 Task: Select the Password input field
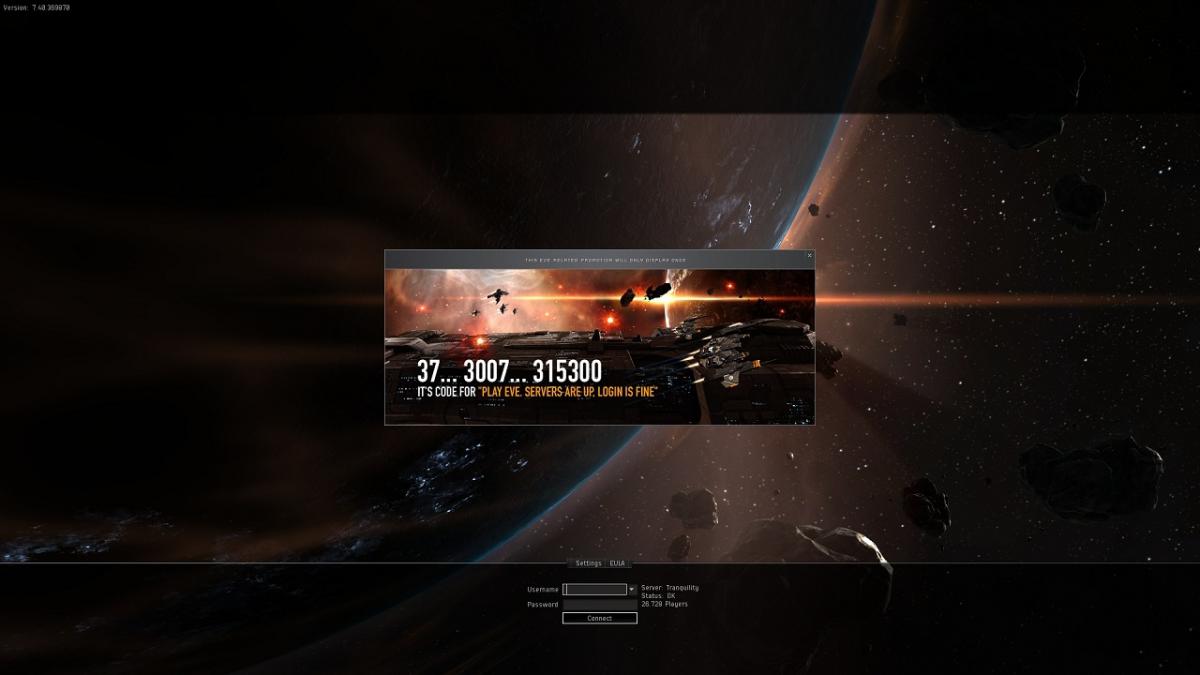coord(599,604)
